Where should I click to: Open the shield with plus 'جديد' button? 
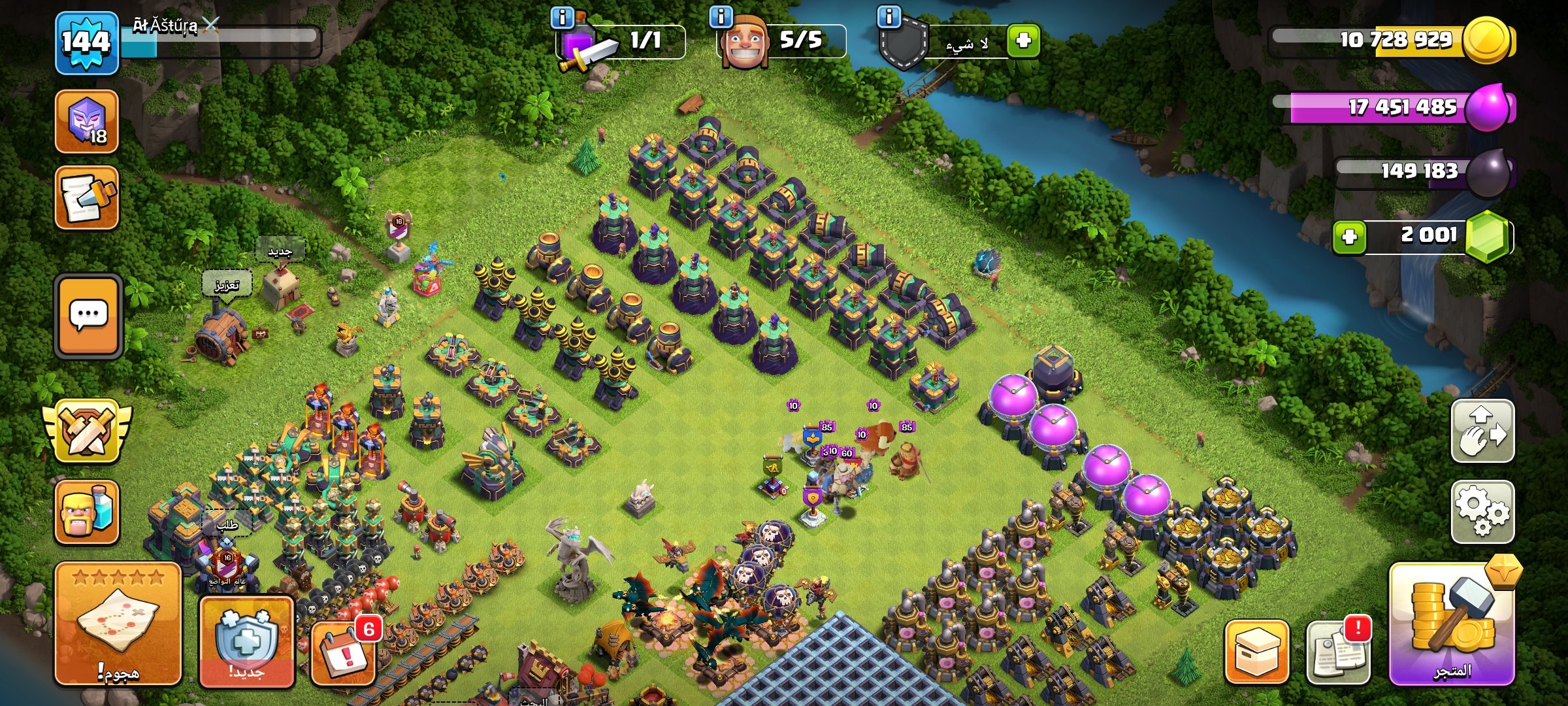(246, 641)
